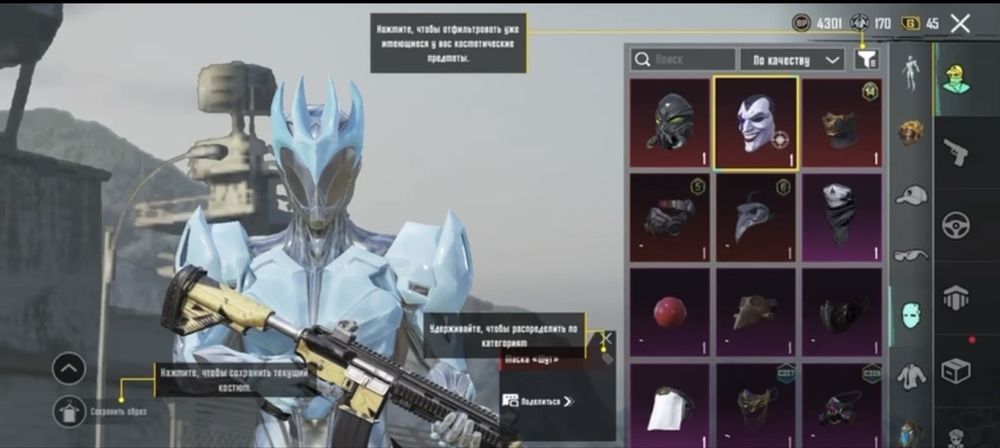This screenshot has width=1000, height=448.
Task: Click the Поделиться share button
Action: (x=541, y=401)
